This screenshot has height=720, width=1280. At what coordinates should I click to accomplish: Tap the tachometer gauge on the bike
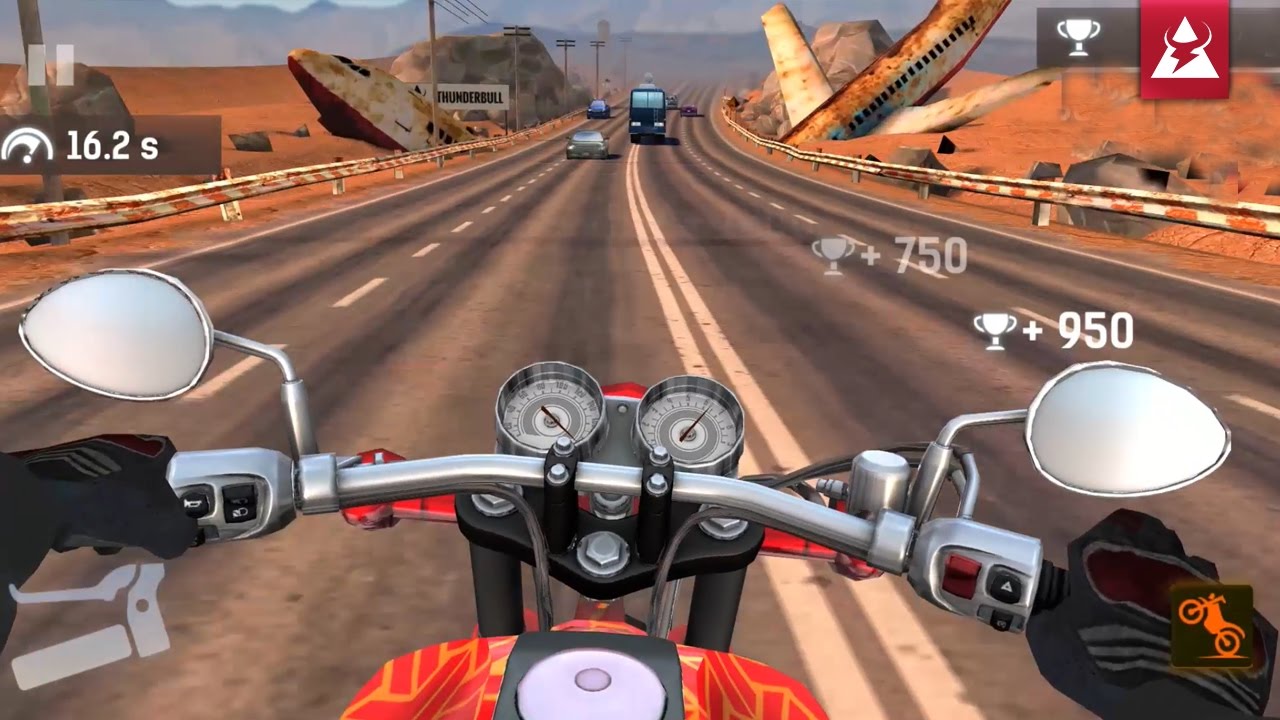(689, 420)
